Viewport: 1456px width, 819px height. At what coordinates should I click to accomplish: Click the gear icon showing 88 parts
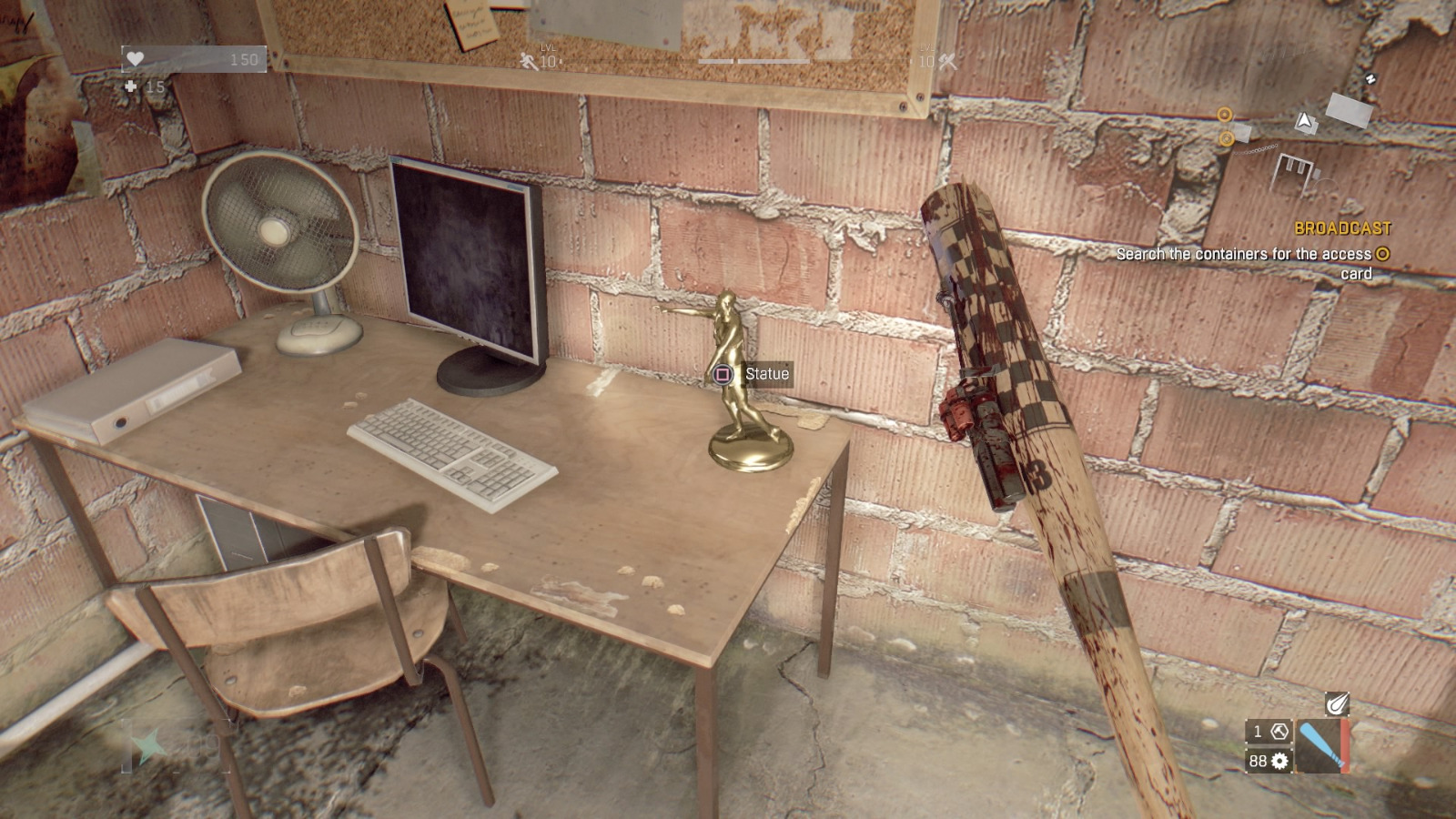click(x=1279, y=761)
